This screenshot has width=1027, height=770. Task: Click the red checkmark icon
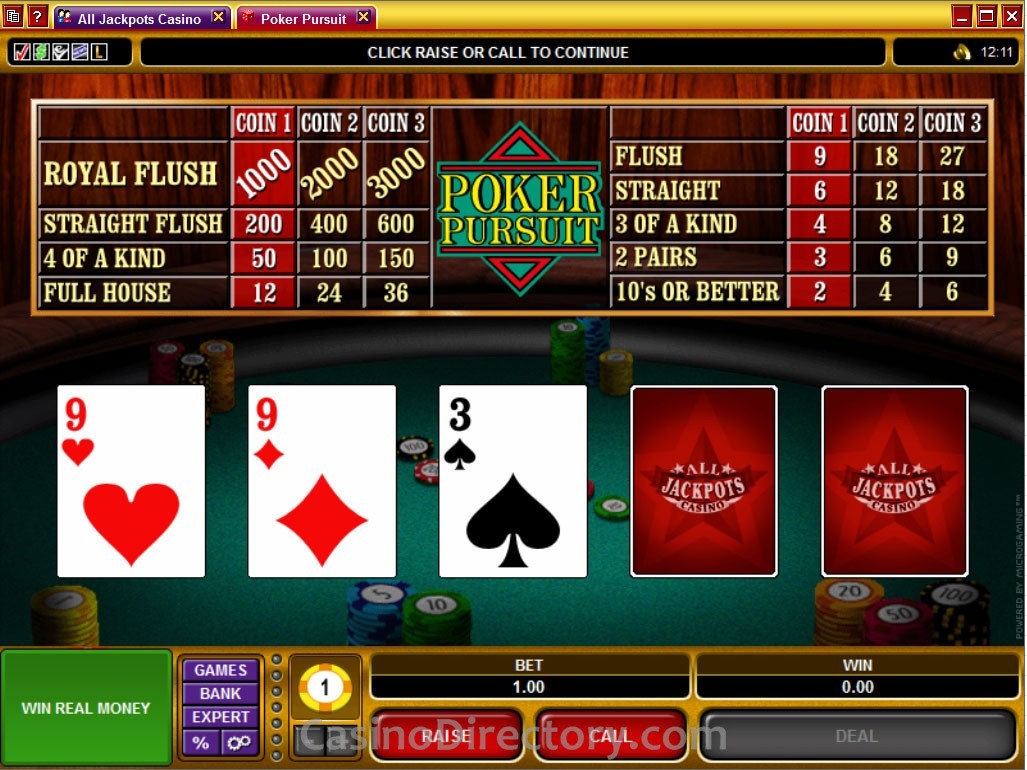(x=22, y=52)
